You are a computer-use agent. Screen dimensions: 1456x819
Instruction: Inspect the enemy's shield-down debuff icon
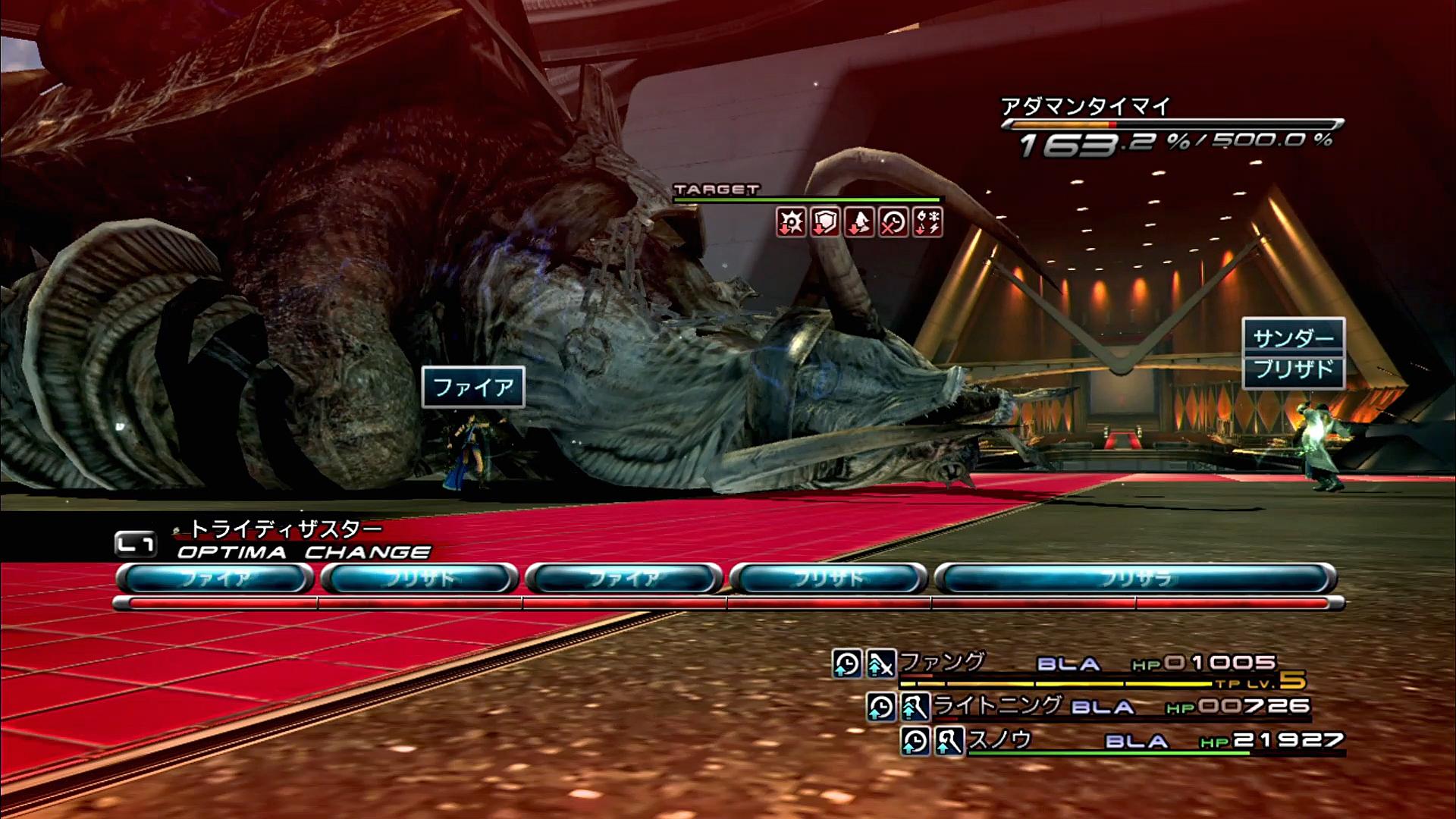[x=825, y=222]
